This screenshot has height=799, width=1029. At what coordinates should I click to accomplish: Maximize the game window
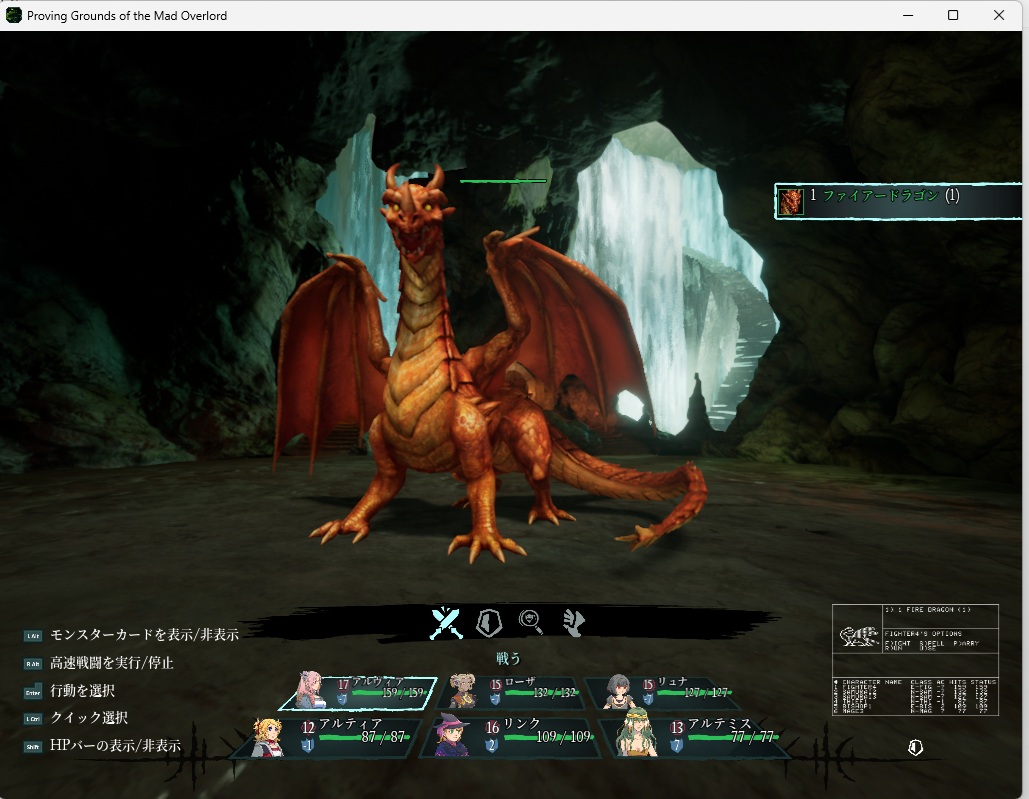point(953,15)
